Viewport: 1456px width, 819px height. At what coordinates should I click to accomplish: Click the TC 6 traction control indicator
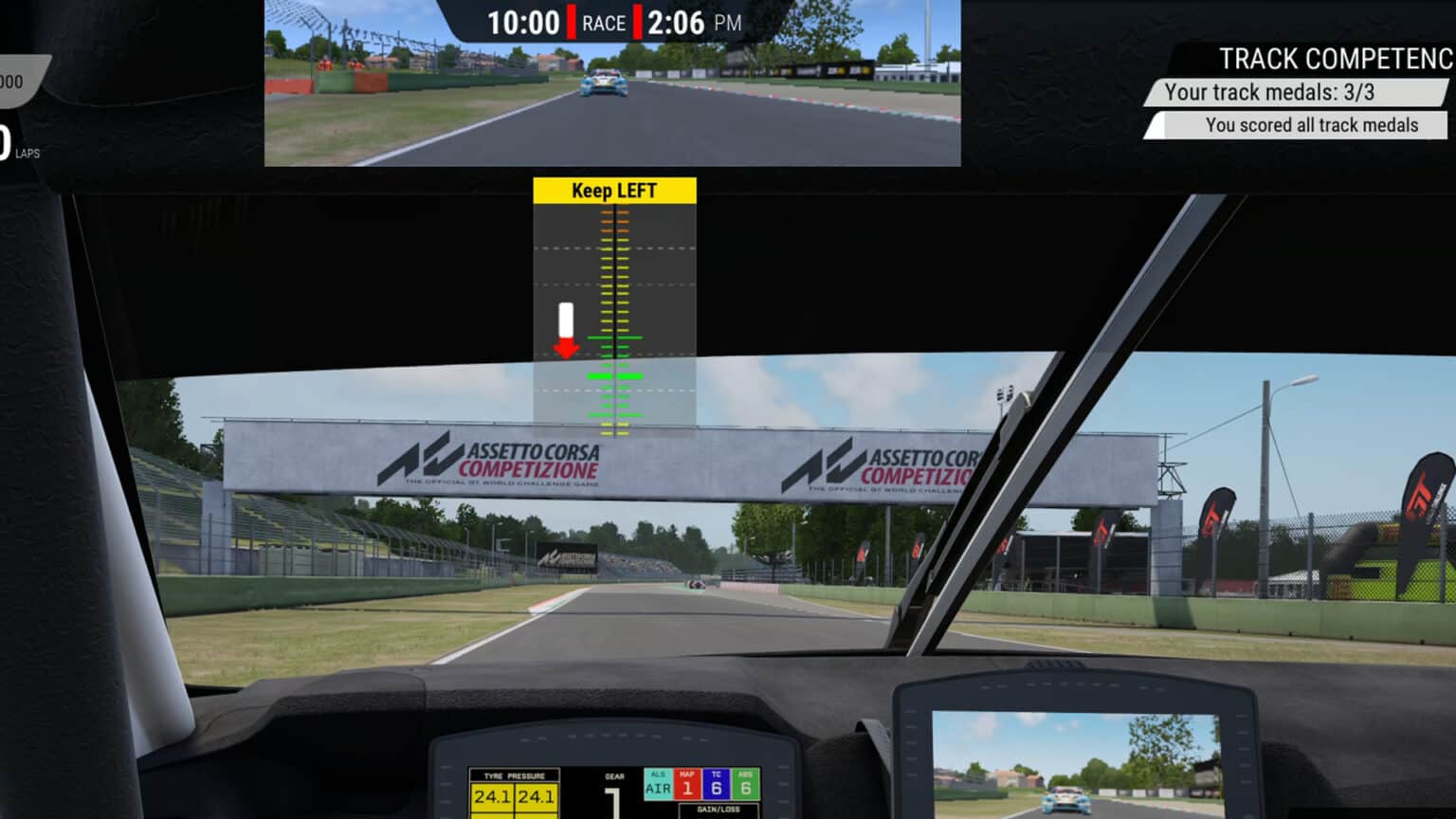point(716,781)
